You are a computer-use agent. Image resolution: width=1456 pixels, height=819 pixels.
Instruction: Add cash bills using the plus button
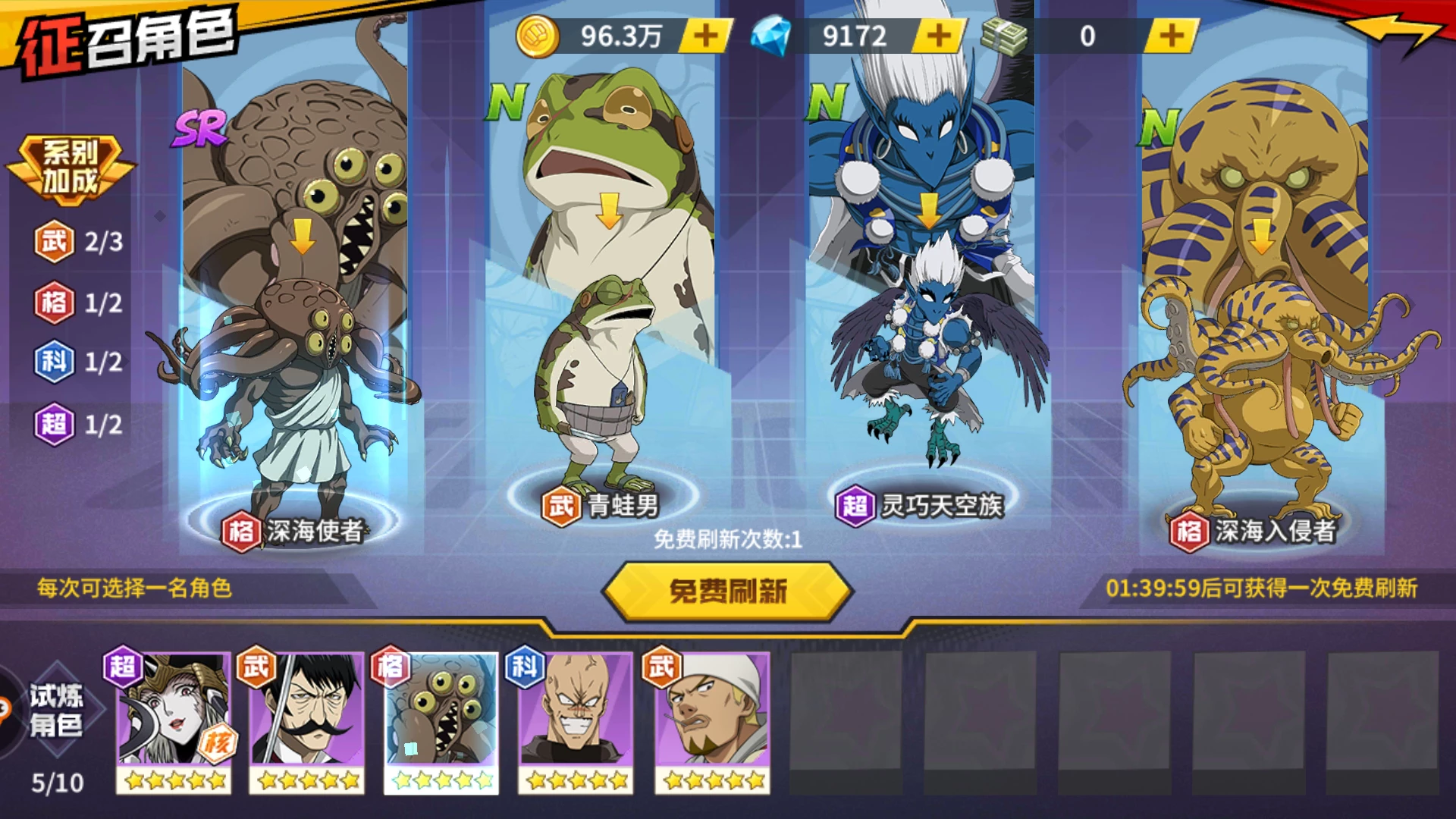1172,36
